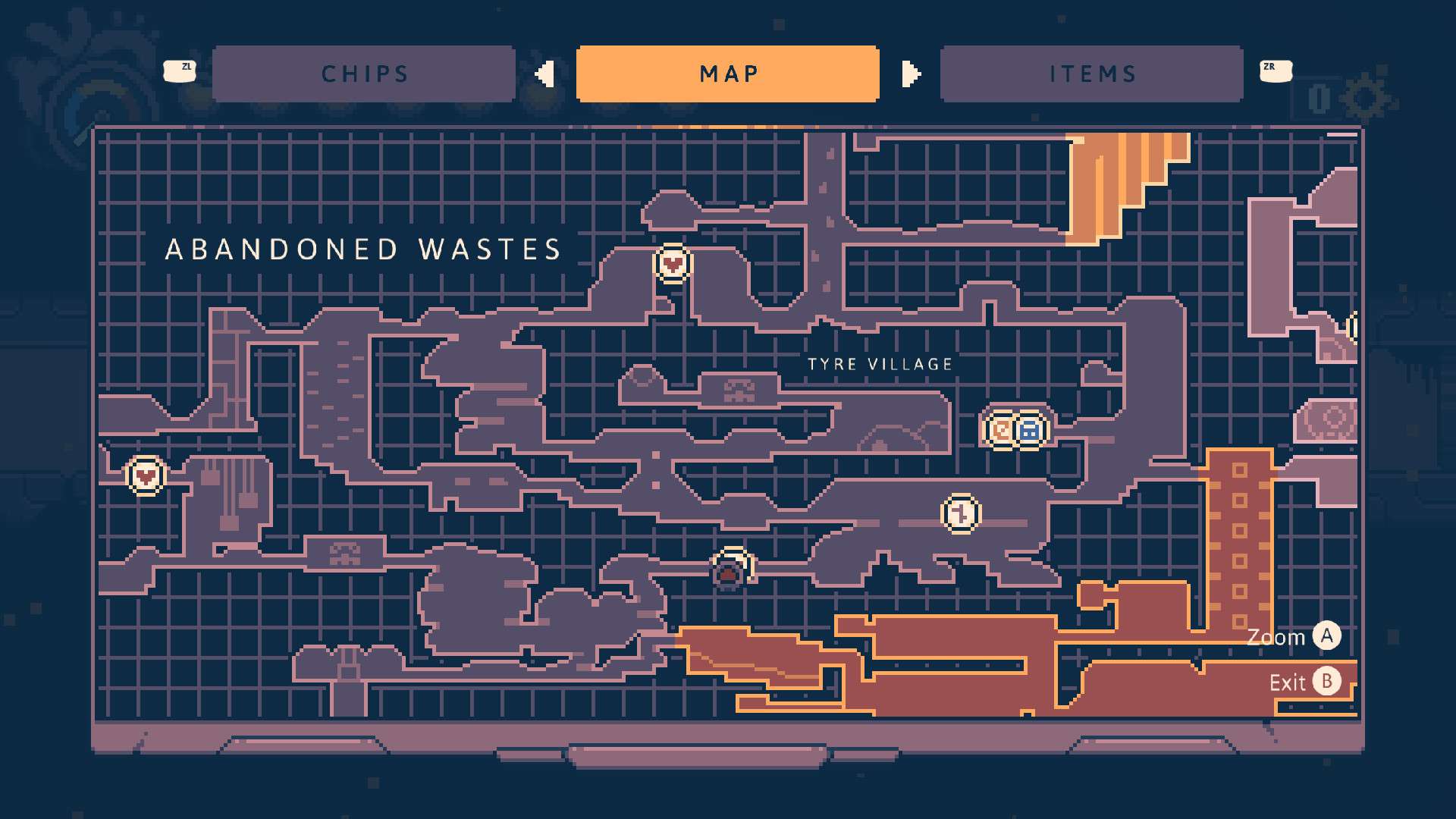Switch to the Chips tab

coord(364,74)
